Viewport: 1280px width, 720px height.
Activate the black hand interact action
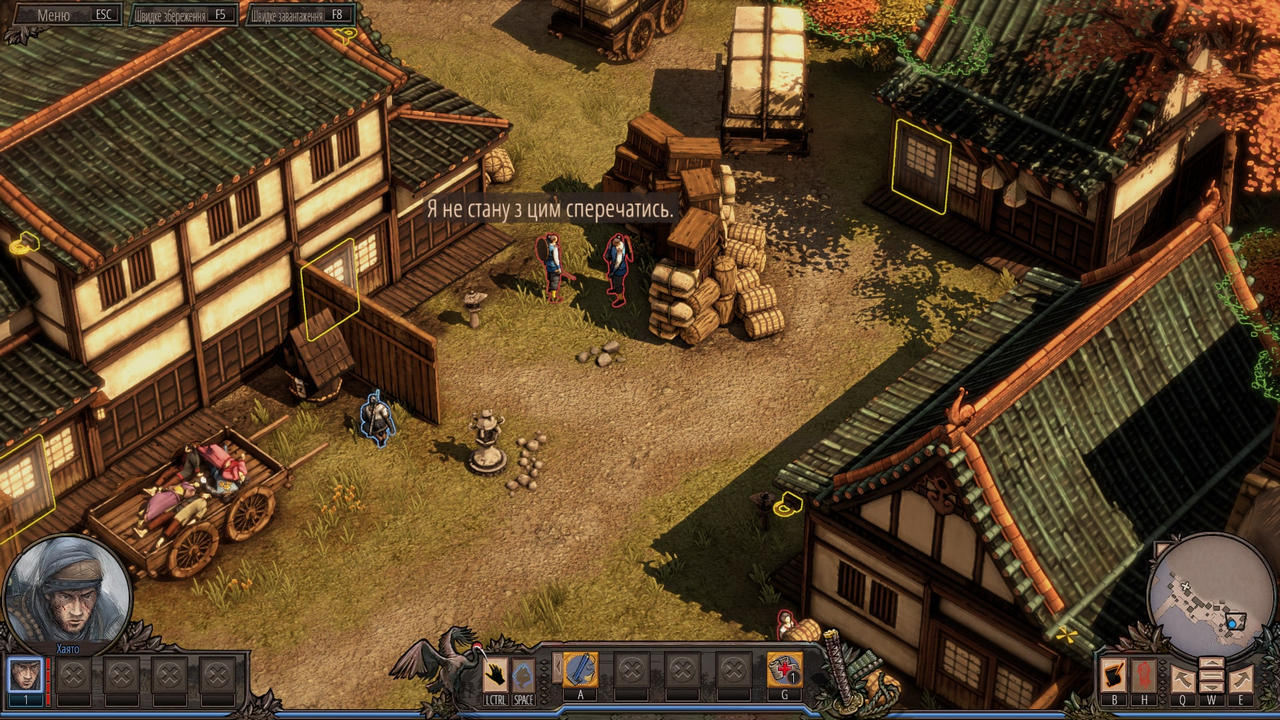coord(496,673)
